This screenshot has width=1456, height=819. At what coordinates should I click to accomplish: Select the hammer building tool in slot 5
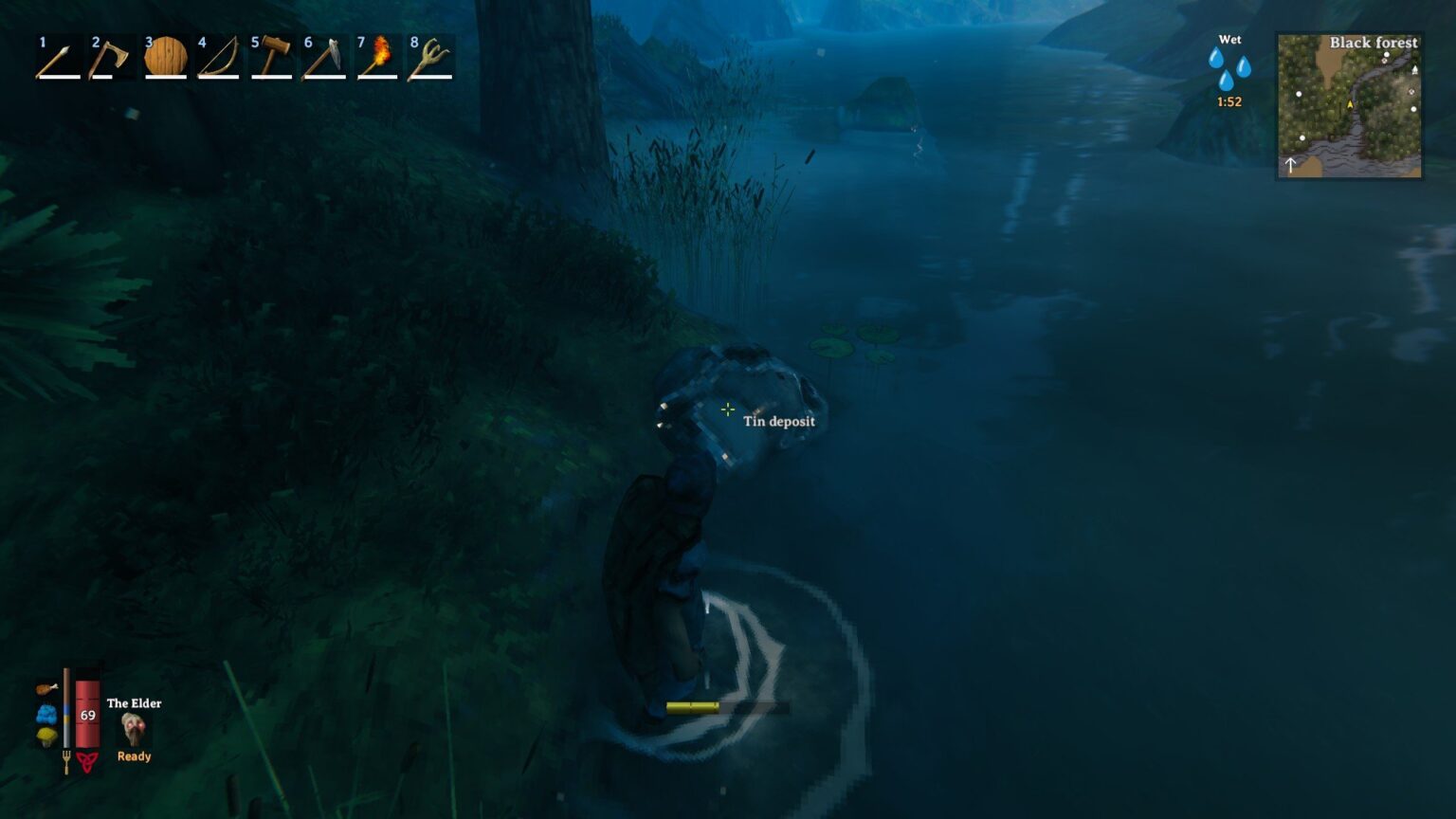pos(272,59)
